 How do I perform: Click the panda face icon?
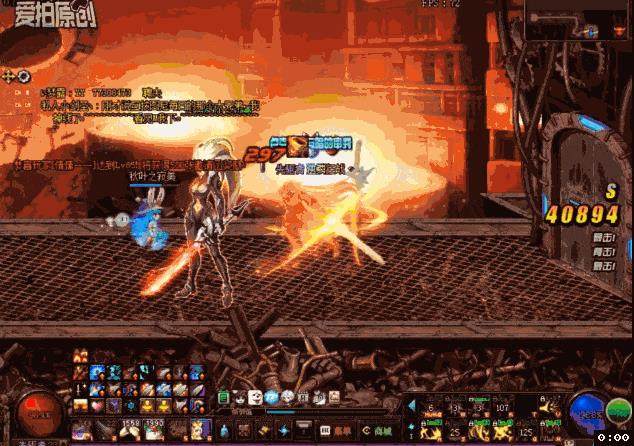239,397
